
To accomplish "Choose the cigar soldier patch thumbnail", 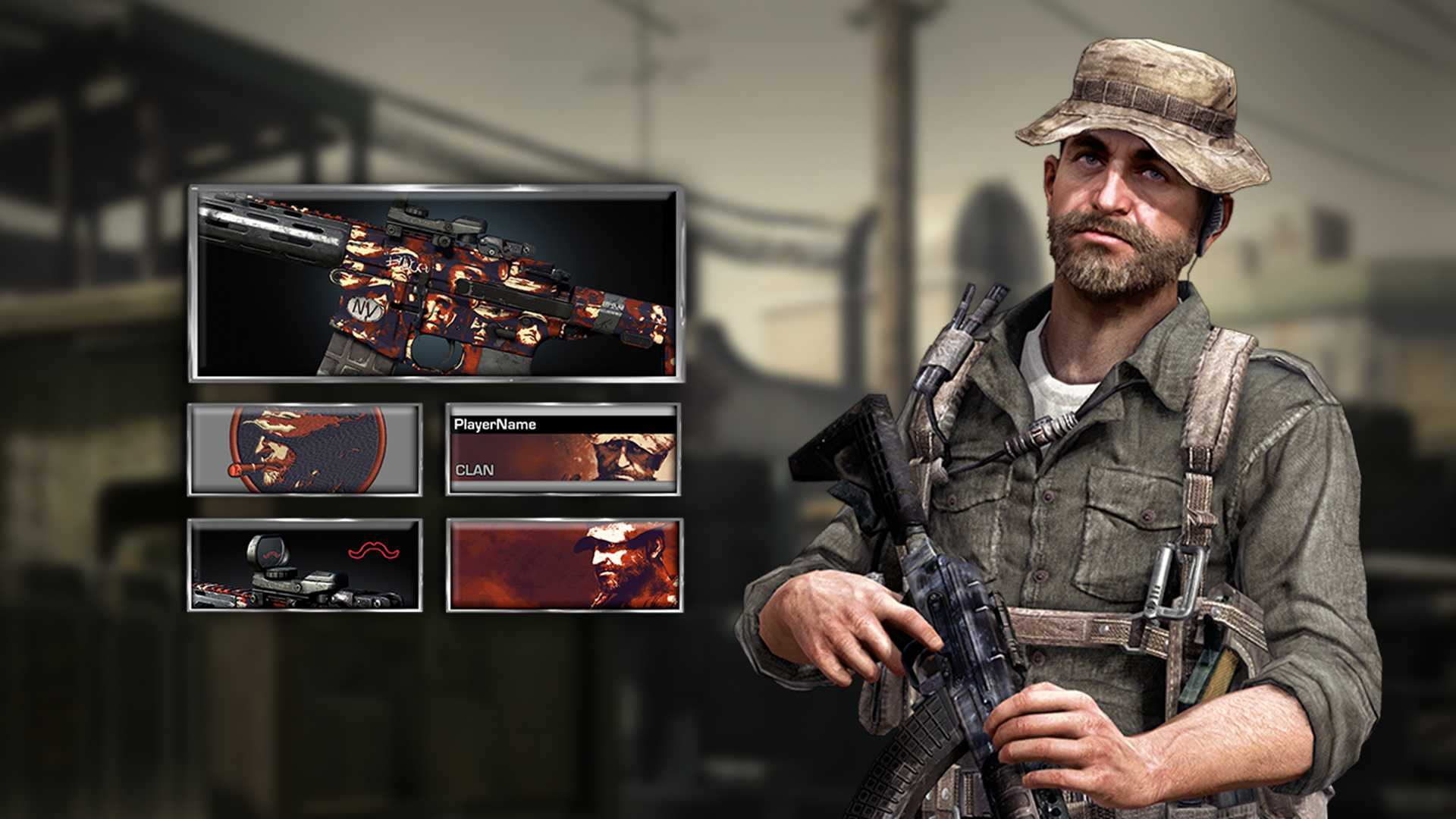I will (x=305, y=450).
